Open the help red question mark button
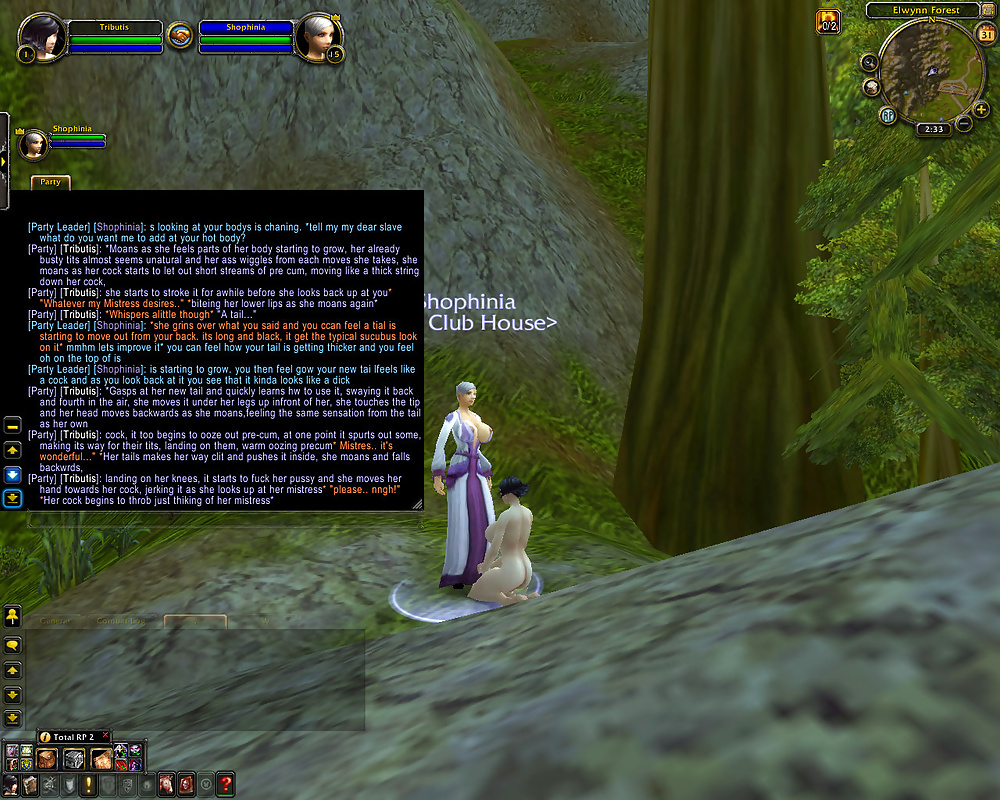The height and width of the screenshot is (800, 1000). [x=226, y=784]
